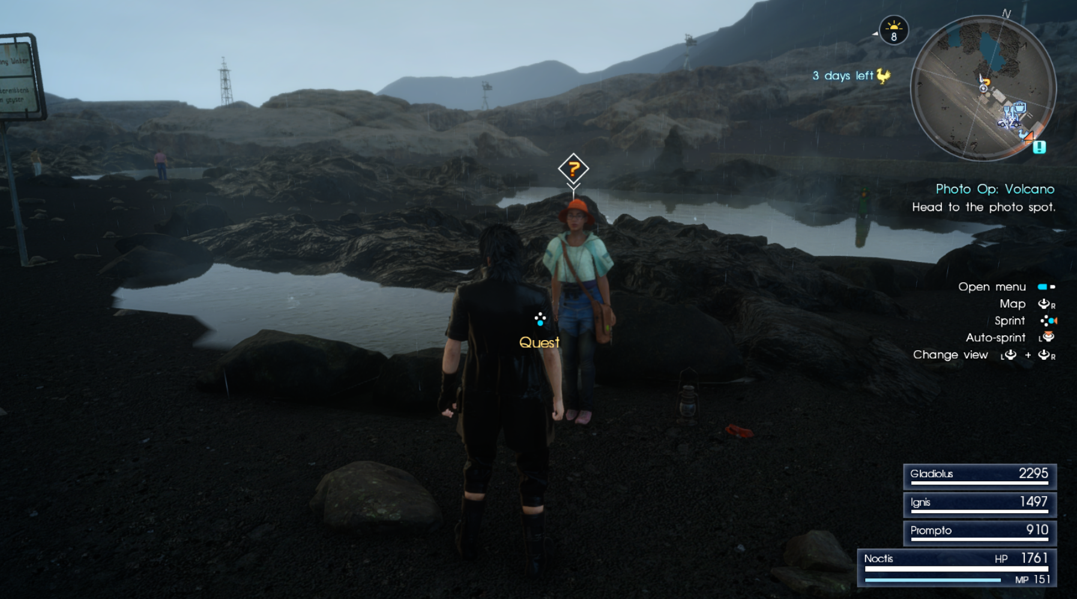Select Noctis in the party panel
The image size is (1077, 599).
(x=957, y=566)
